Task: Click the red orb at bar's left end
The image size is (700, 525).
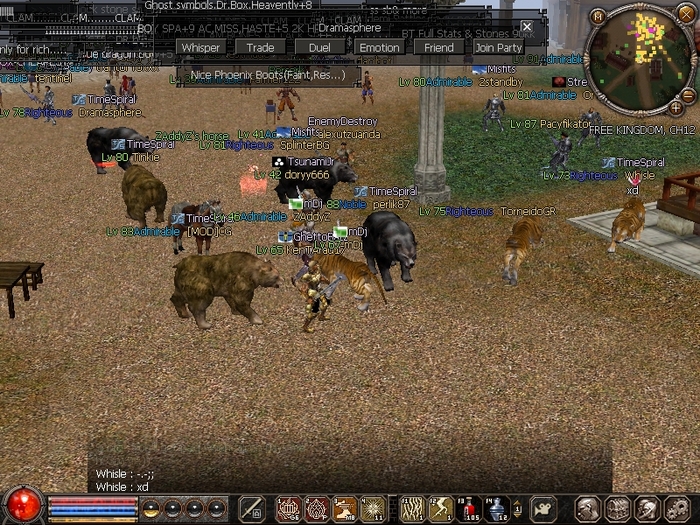Action: (x=22, y=505)
